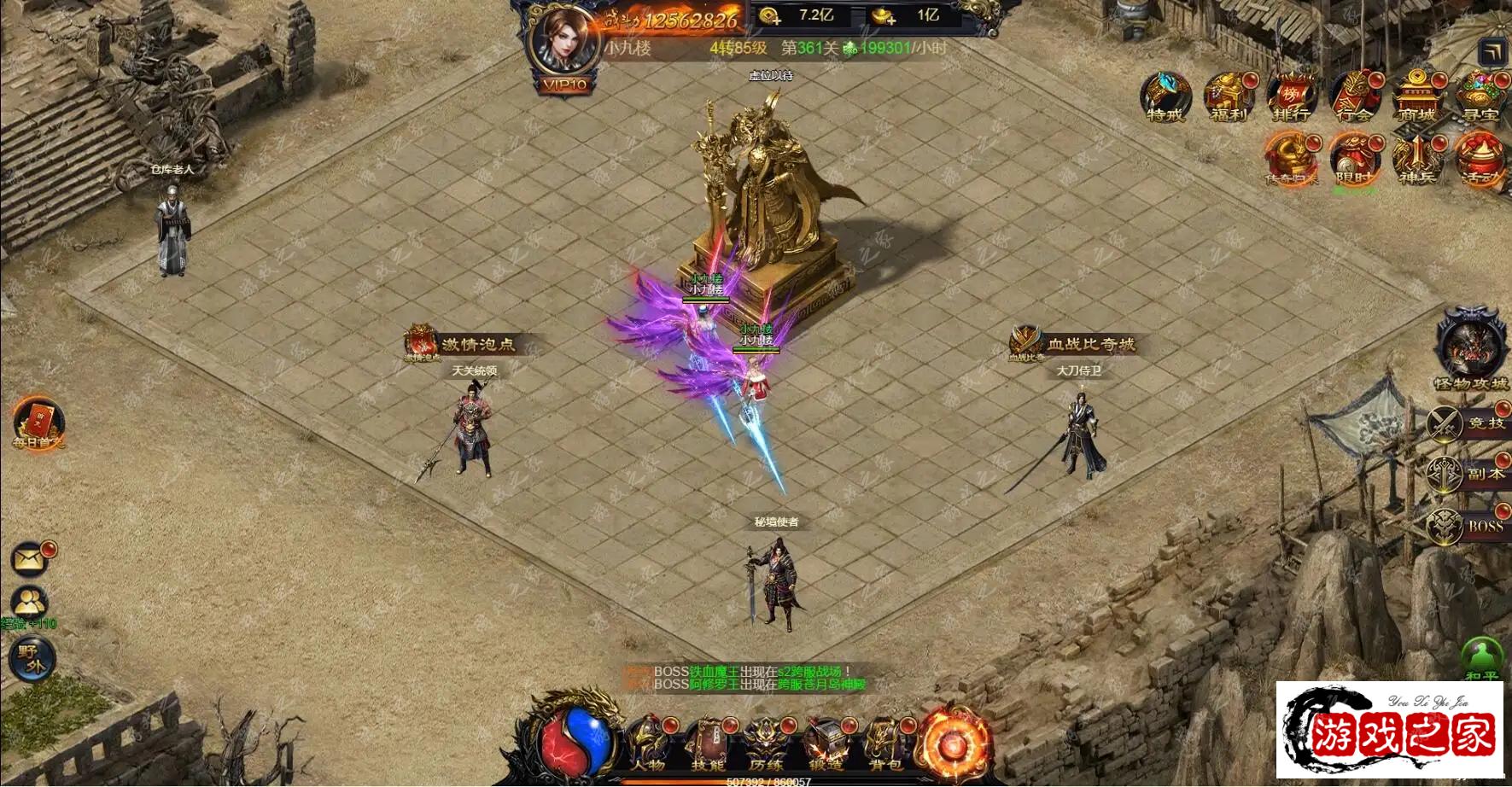Show the 排行 ranking board
The width and height of the screenshot is (1512, 787).
click(1291, 96)
